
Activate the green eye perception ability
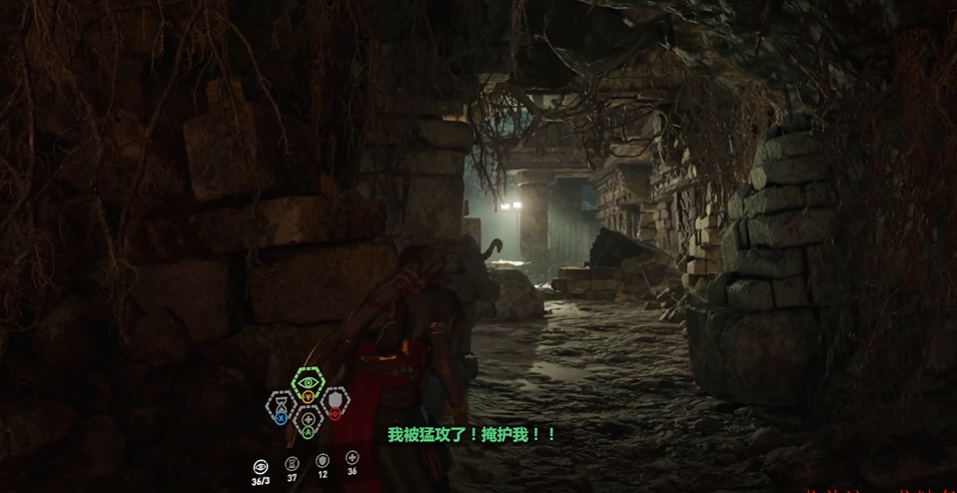click(307, 383)
